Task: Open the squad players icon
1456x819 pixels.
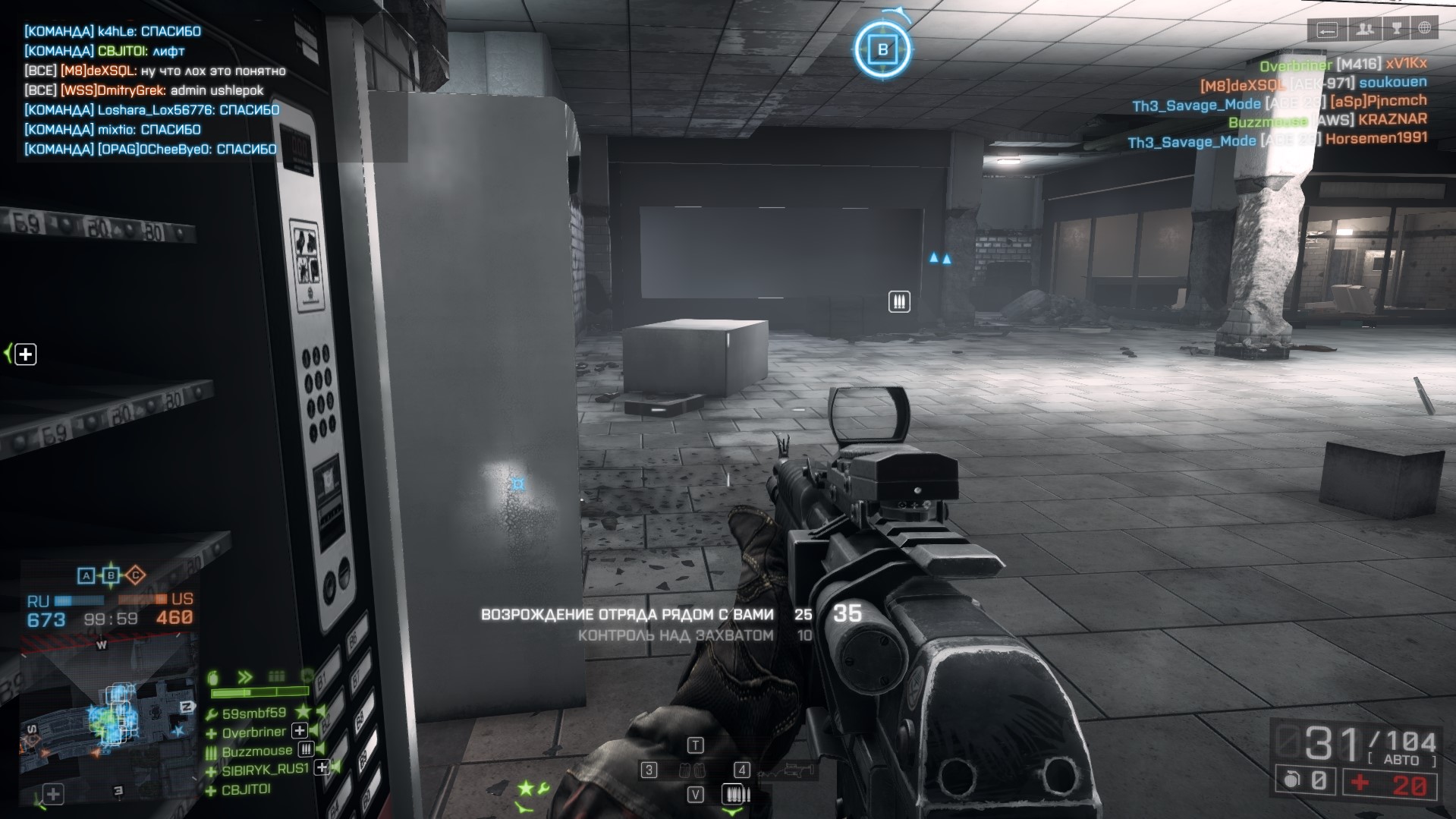Action: 1365,29
